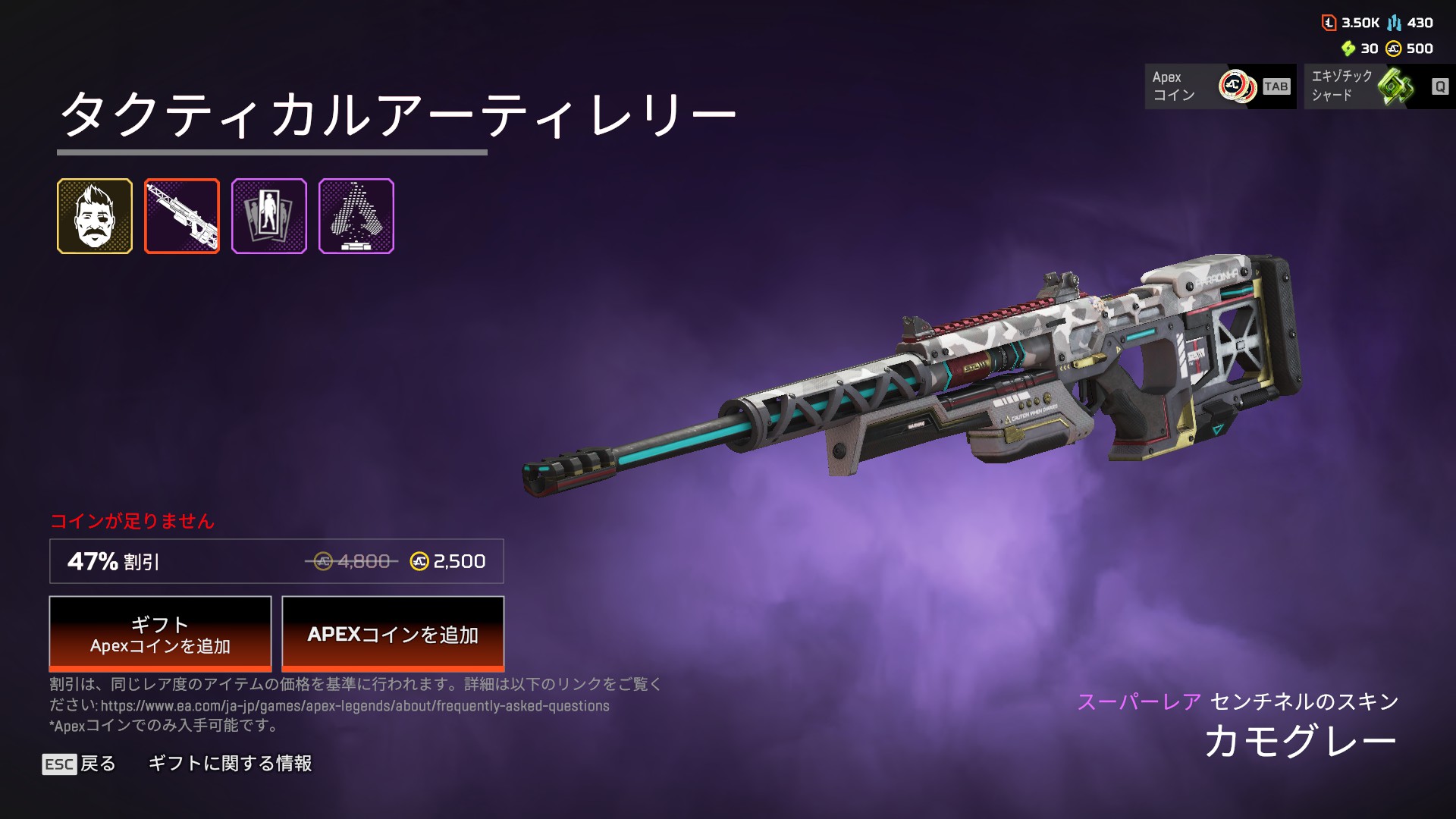Open the Apex コイン purchase tab
The image size is (1456, 819).
click(1219, 86)
